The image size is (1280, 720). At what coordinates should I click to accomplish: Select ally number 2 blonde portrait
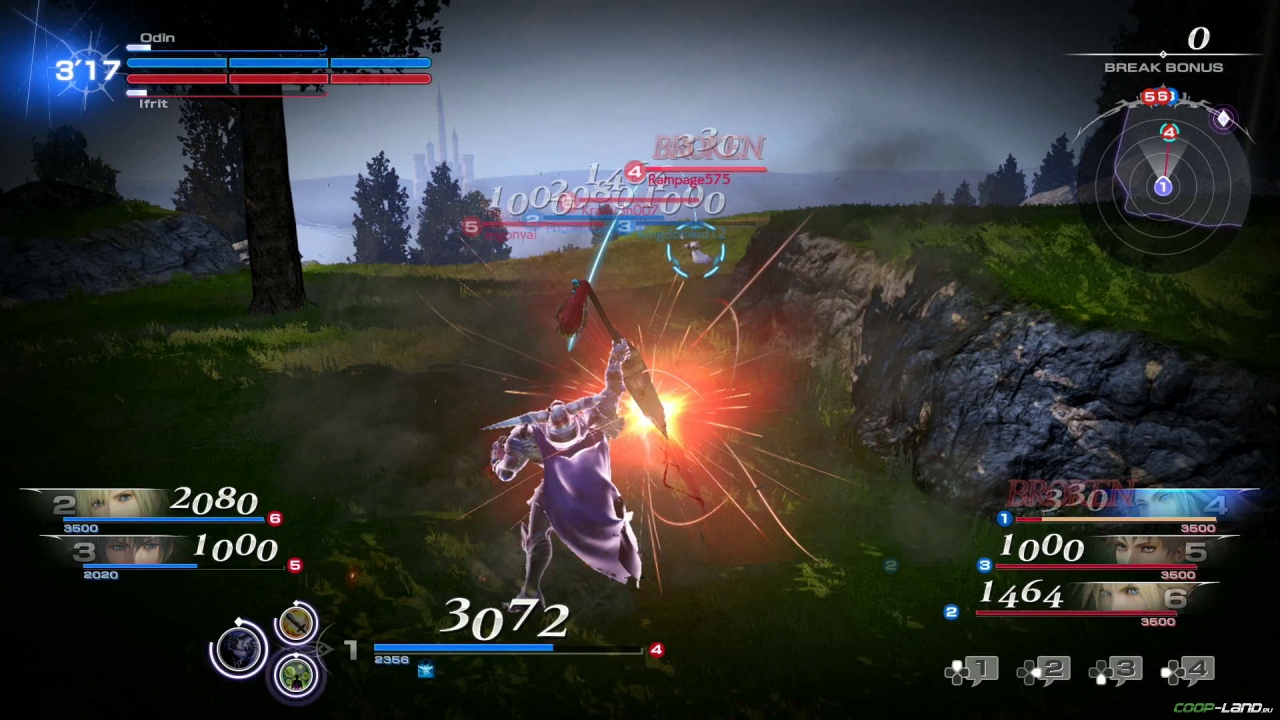click(115, 502)
